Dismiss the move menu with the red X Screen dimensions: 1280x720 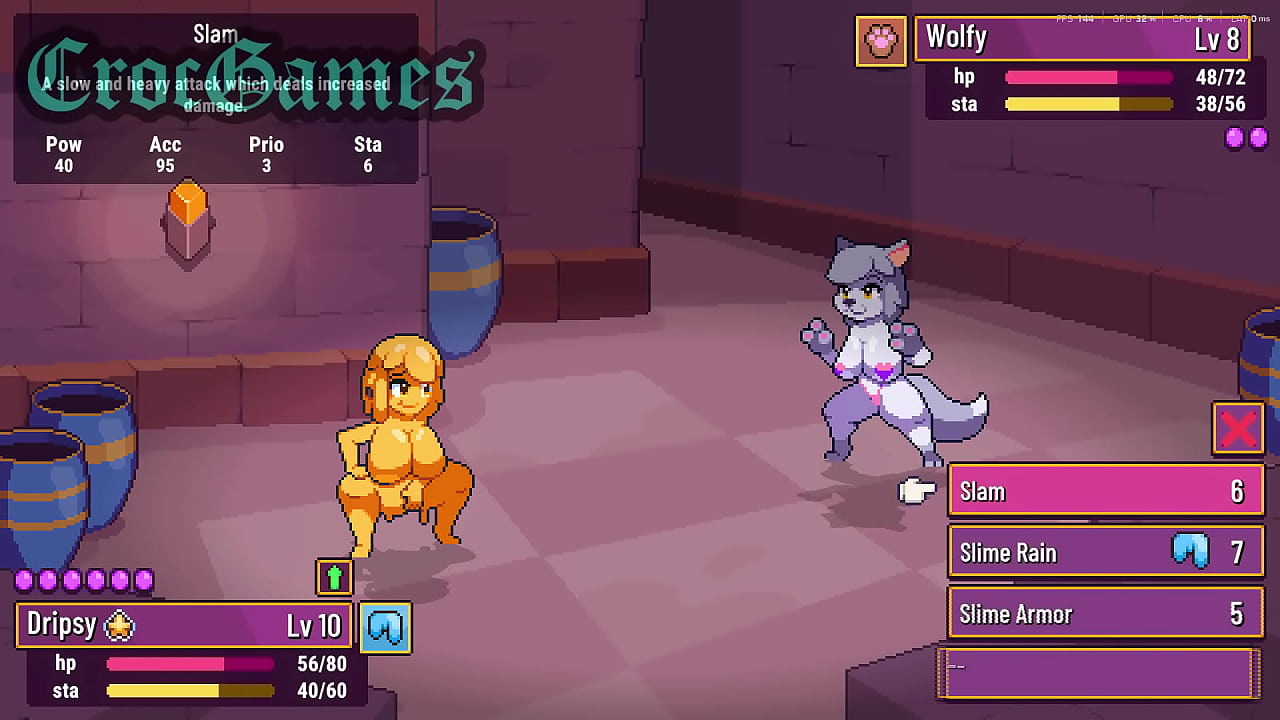point(1237,429)
